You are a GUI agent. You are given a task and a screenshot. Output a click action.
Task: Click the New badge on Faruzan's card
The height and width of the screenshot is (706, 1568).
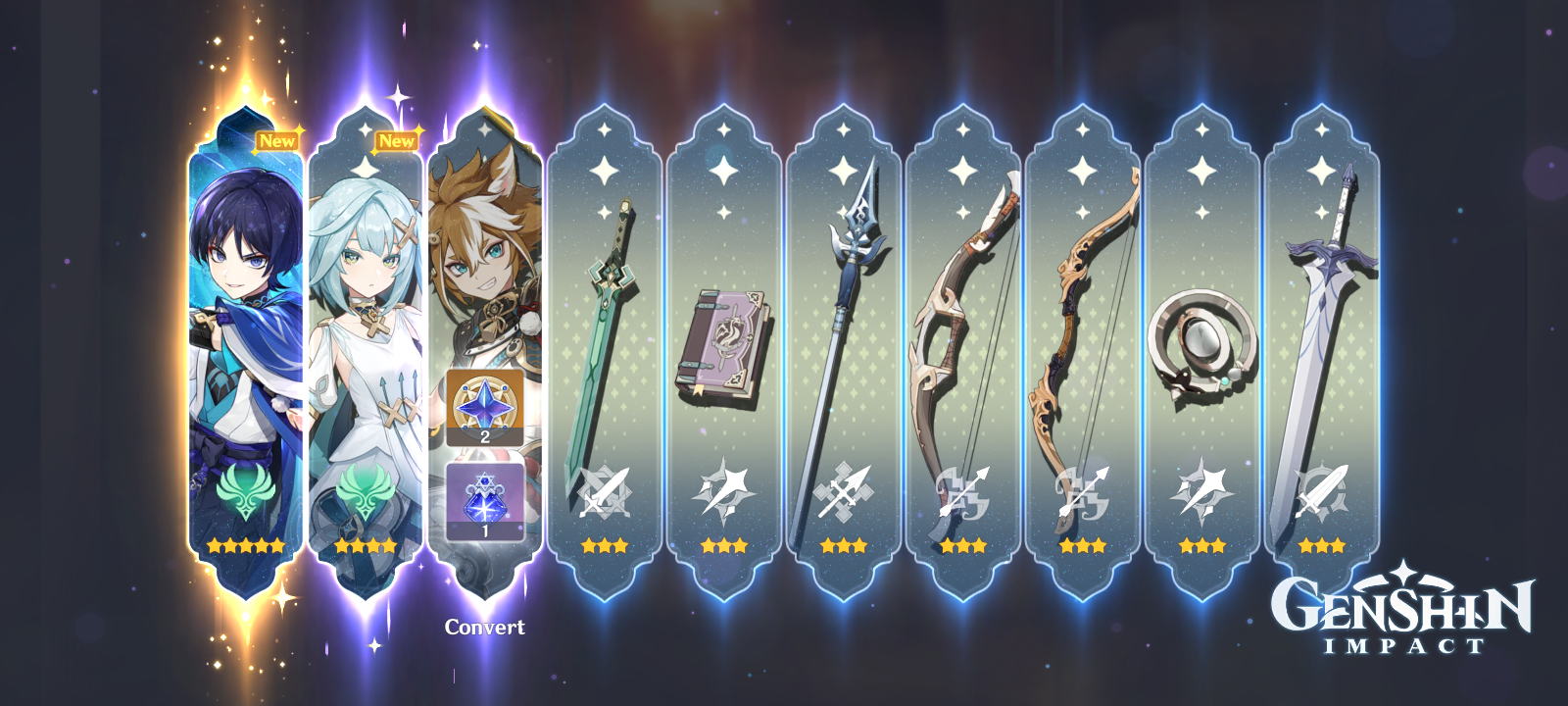397,141
